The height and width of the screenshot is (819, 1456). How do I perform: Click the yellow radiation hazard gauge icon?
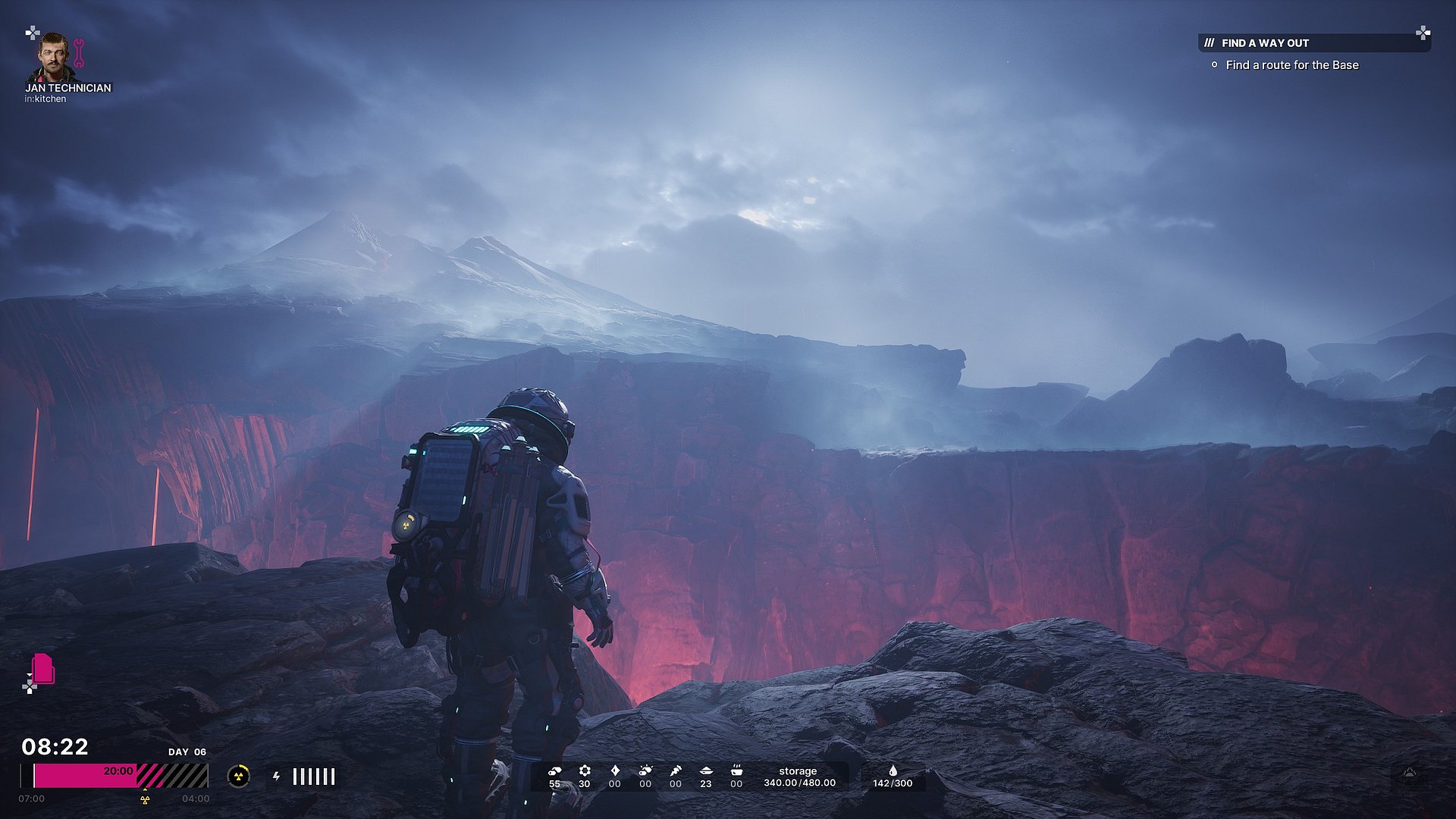pyautogui.click(x=239, y=776)
